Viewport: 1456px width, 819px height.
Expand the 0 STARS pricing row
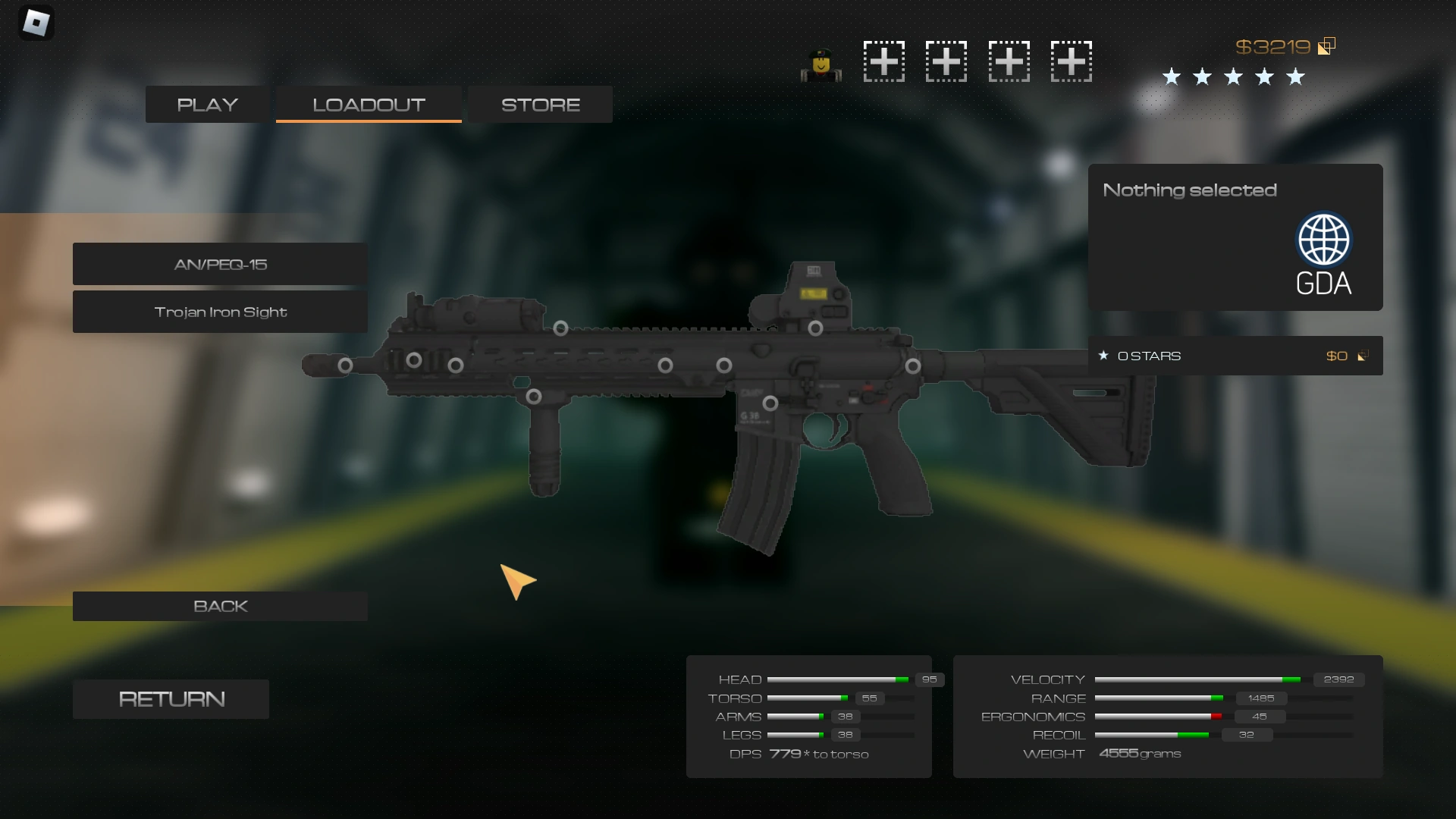(x=1235, y=355)
